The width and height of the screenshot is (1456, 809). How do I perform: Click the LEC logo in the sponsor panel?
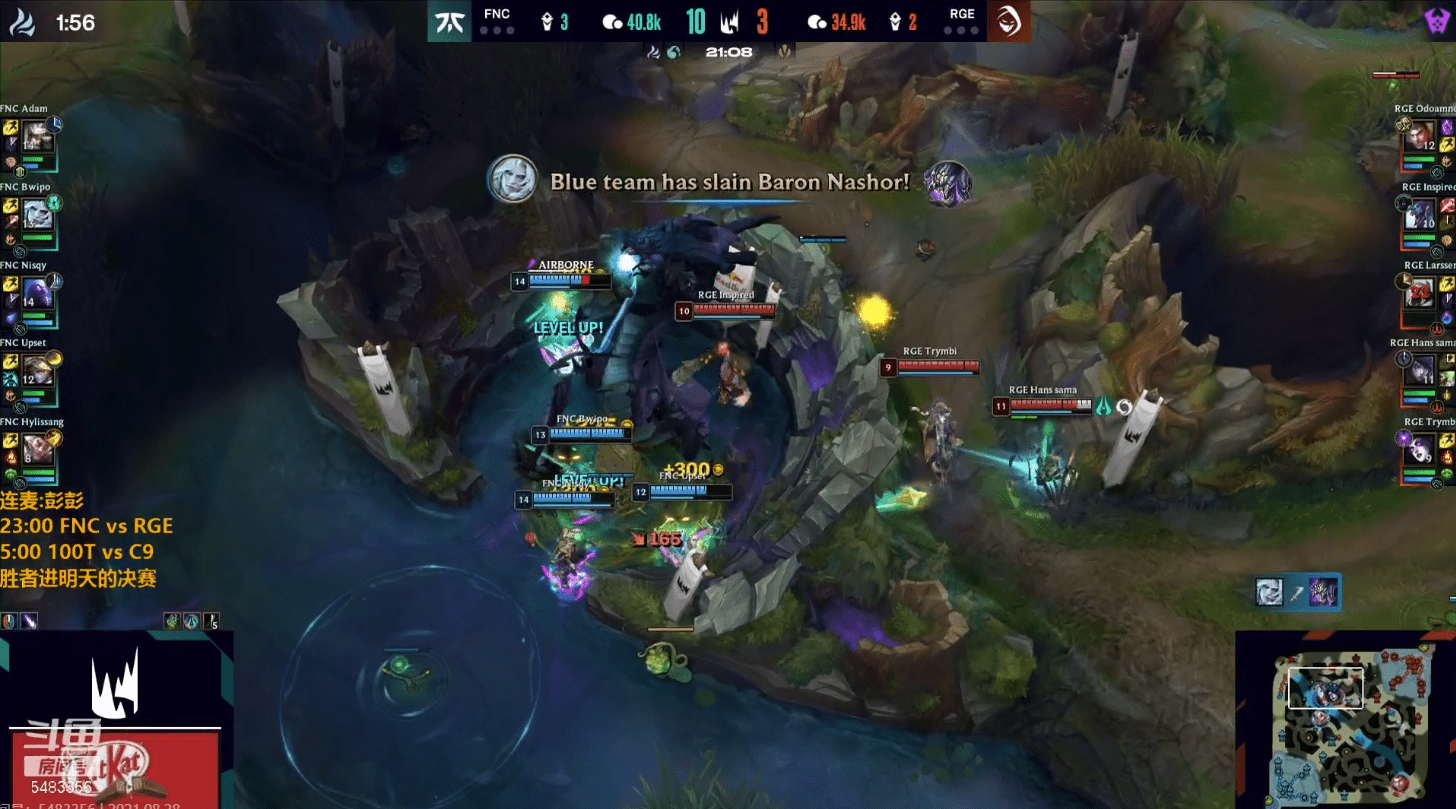[116, 680]
